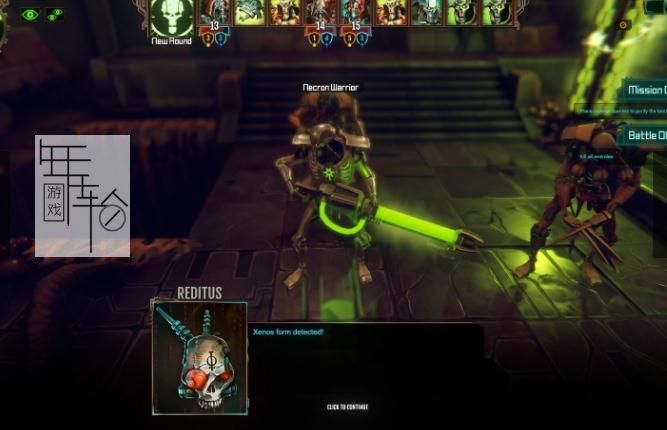Click to continue the Reditus dialogue

tap(347, 407)
